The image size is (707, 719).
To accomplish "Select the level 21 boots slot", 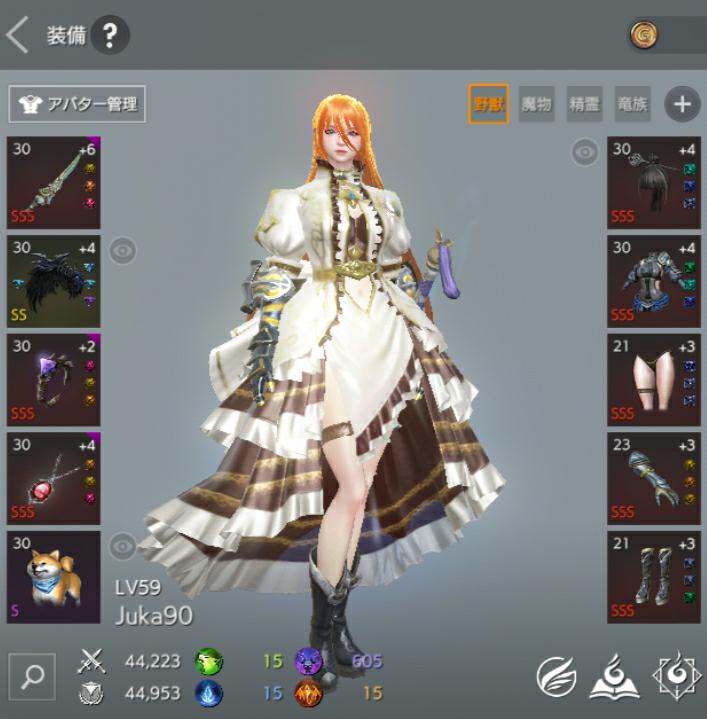I will click(654, 576).
